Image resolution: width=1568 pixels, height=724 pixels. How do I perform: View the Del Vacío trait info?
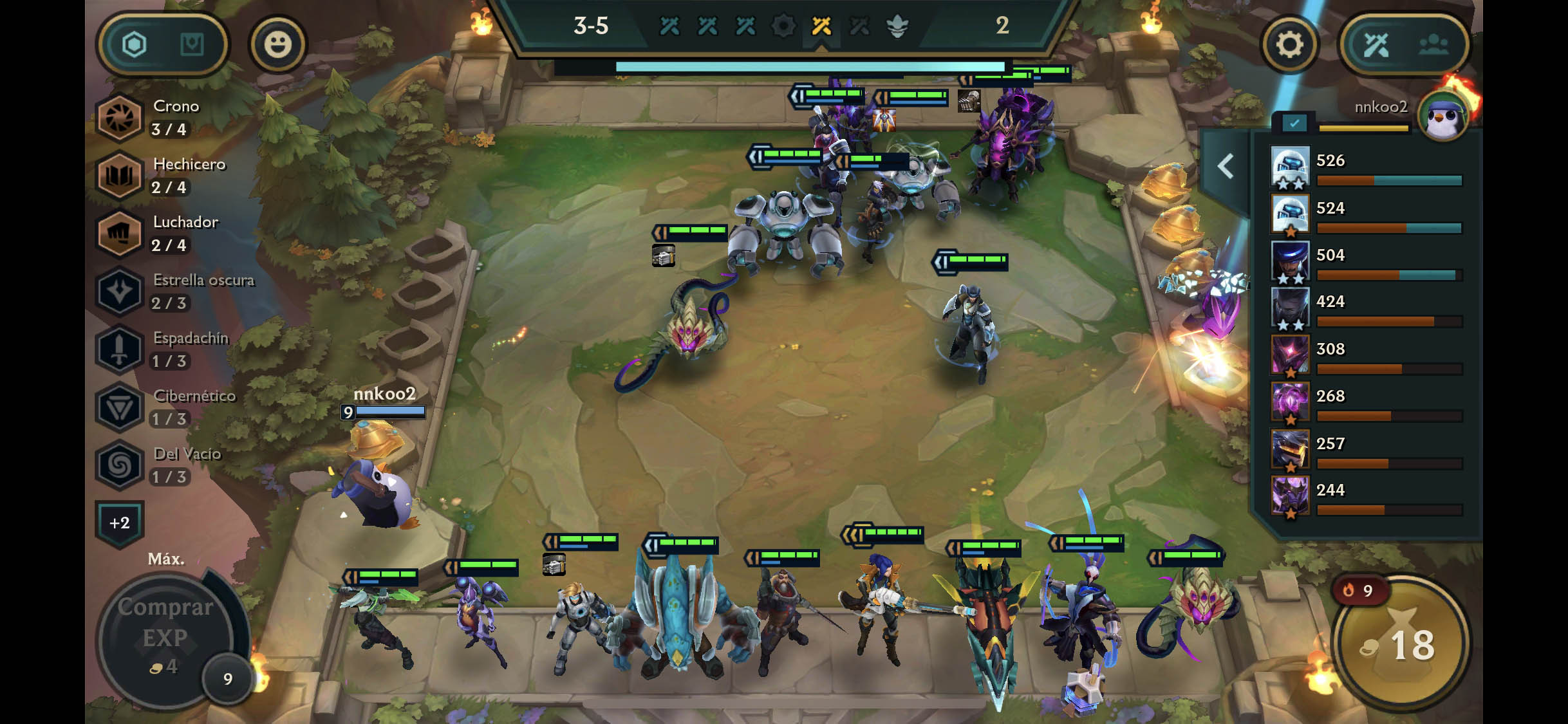[x=120, y=465]
